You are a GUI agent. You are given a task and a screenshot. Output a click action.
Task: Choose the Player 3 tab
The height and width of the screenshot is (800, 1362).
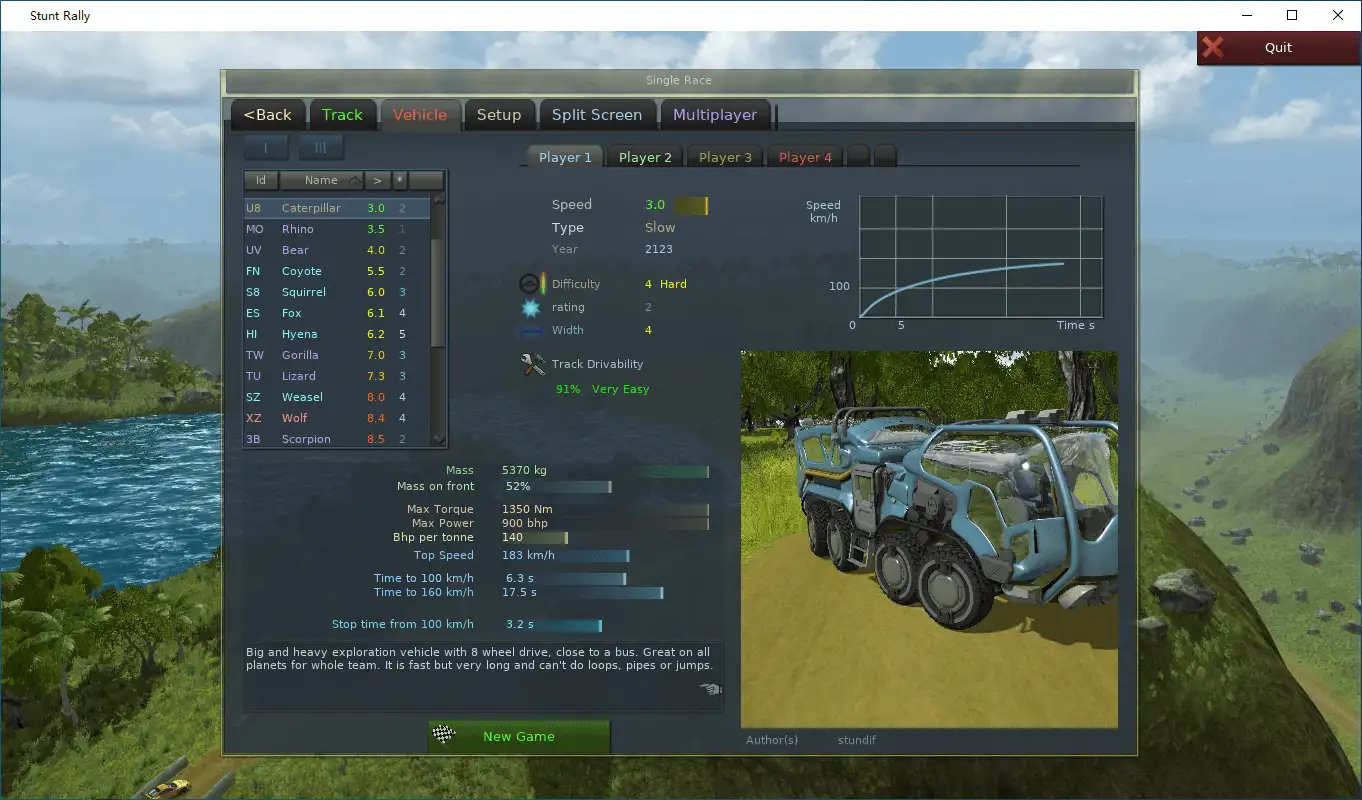tap(725, 157)
